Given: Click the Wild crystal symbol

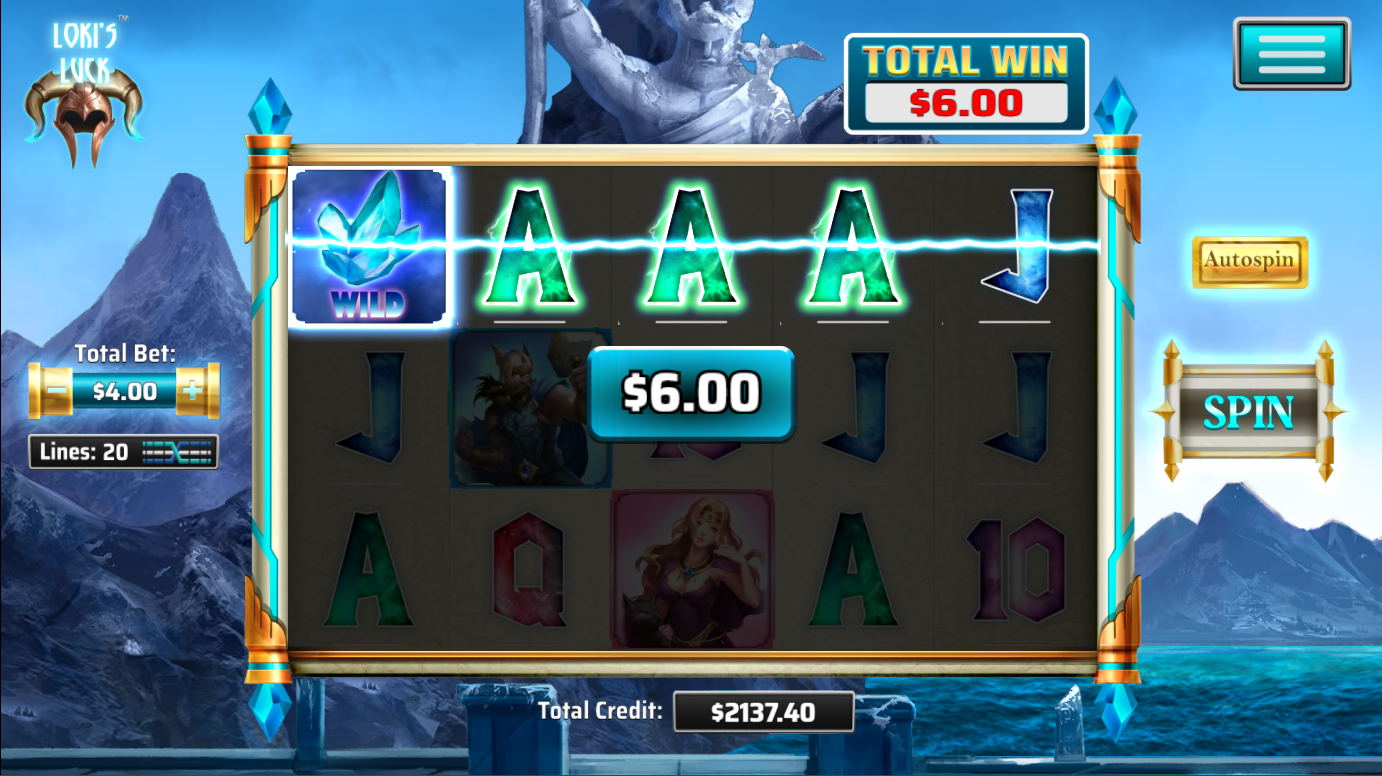Looking at the screenshot, I should coord(371,246).
